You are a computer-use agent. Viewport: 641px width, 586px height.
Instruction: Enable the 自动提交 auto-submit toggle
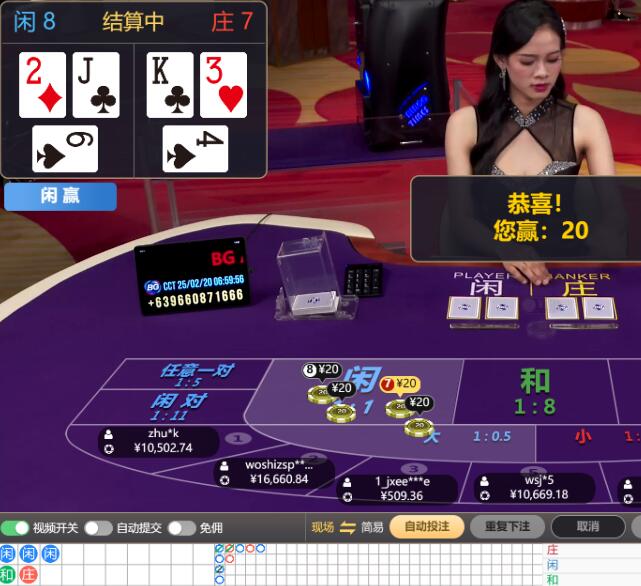tap(98, 527)
